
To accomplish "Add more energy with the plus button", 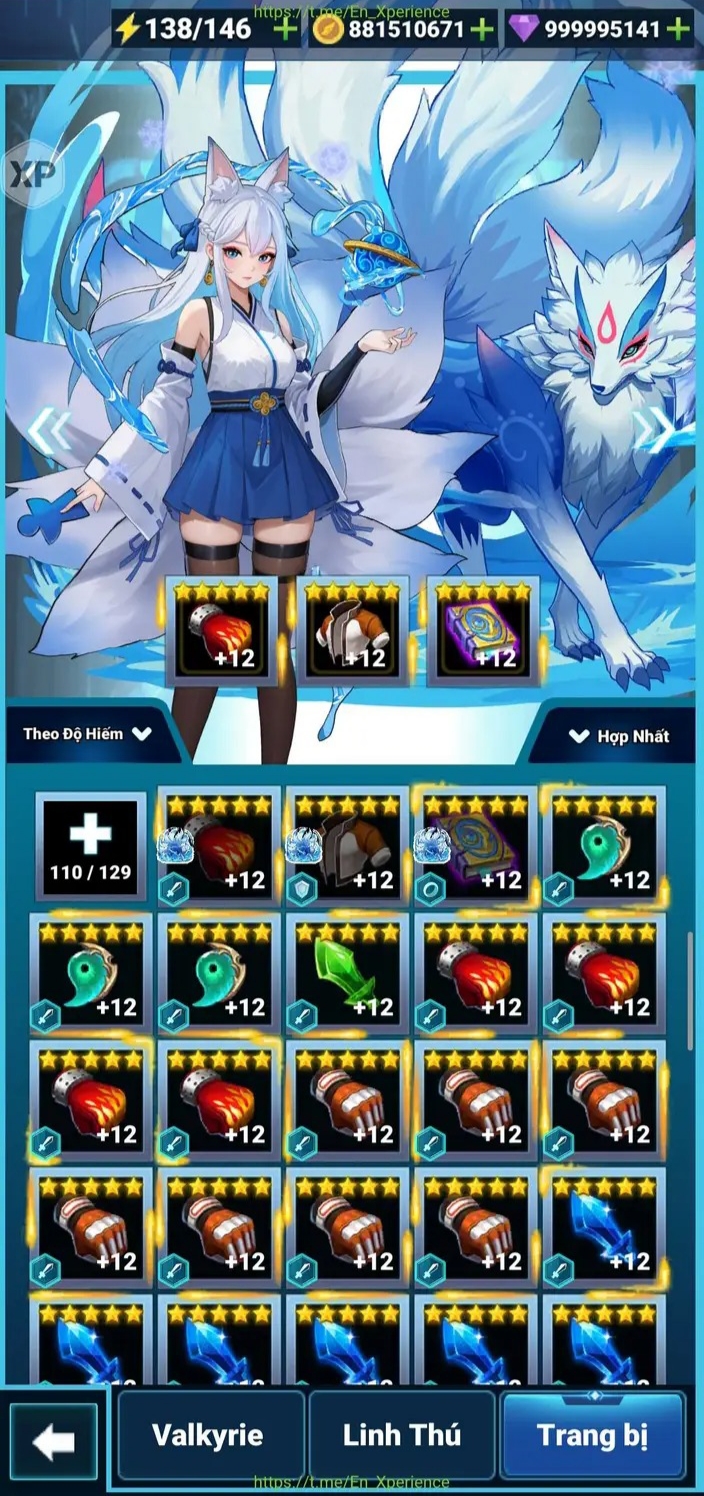I will tap(285, 29).
